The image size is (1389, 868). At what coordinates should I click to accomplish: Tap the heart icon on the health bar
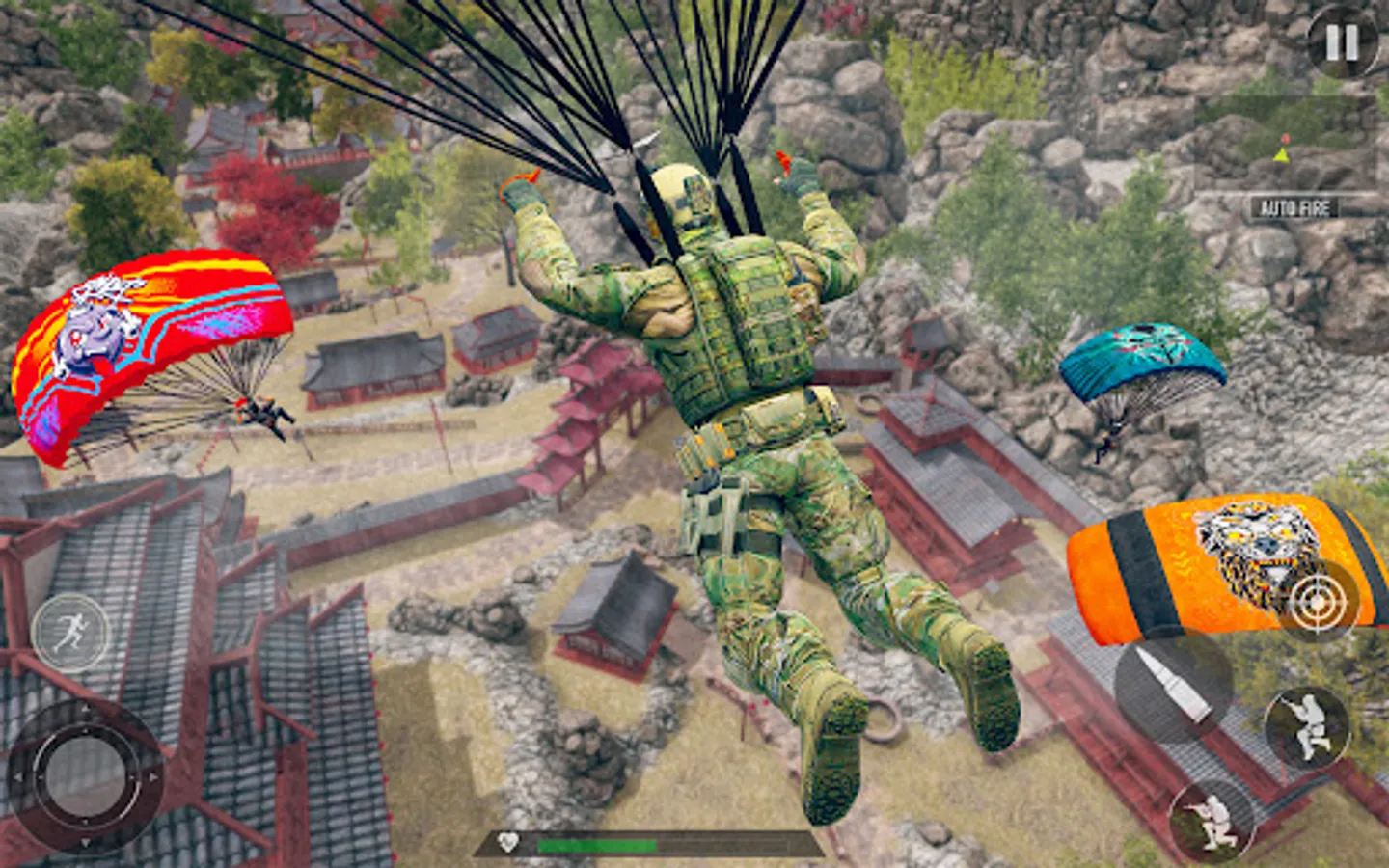(x=508, y=843)
